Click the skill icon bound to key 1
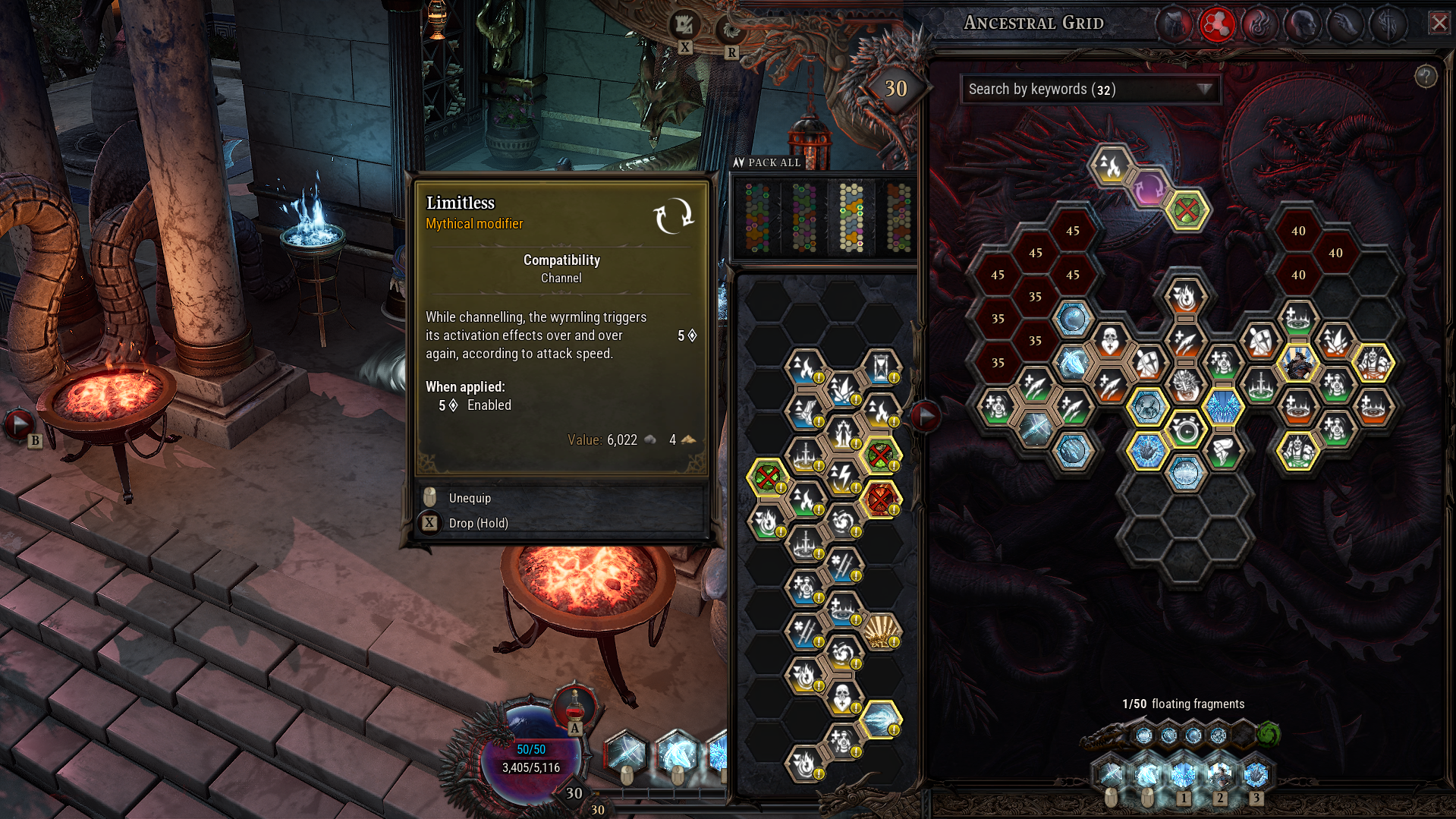The image size is (1456, 819). click(x=1184, y=773)
